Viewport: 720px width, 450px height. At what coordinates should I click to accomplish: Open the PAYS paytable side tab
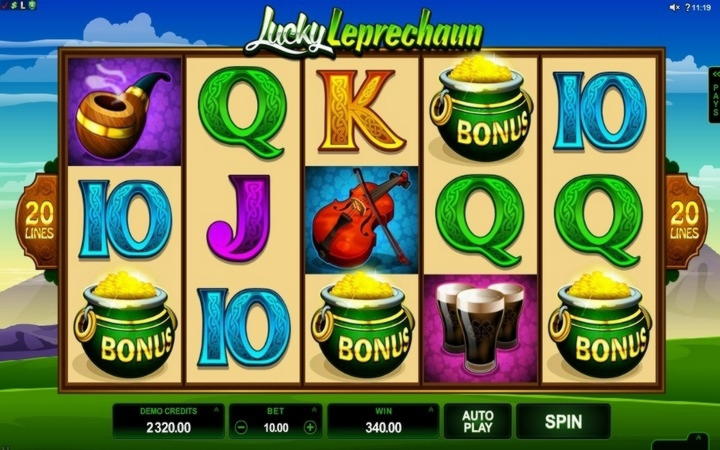click(714, 93)
